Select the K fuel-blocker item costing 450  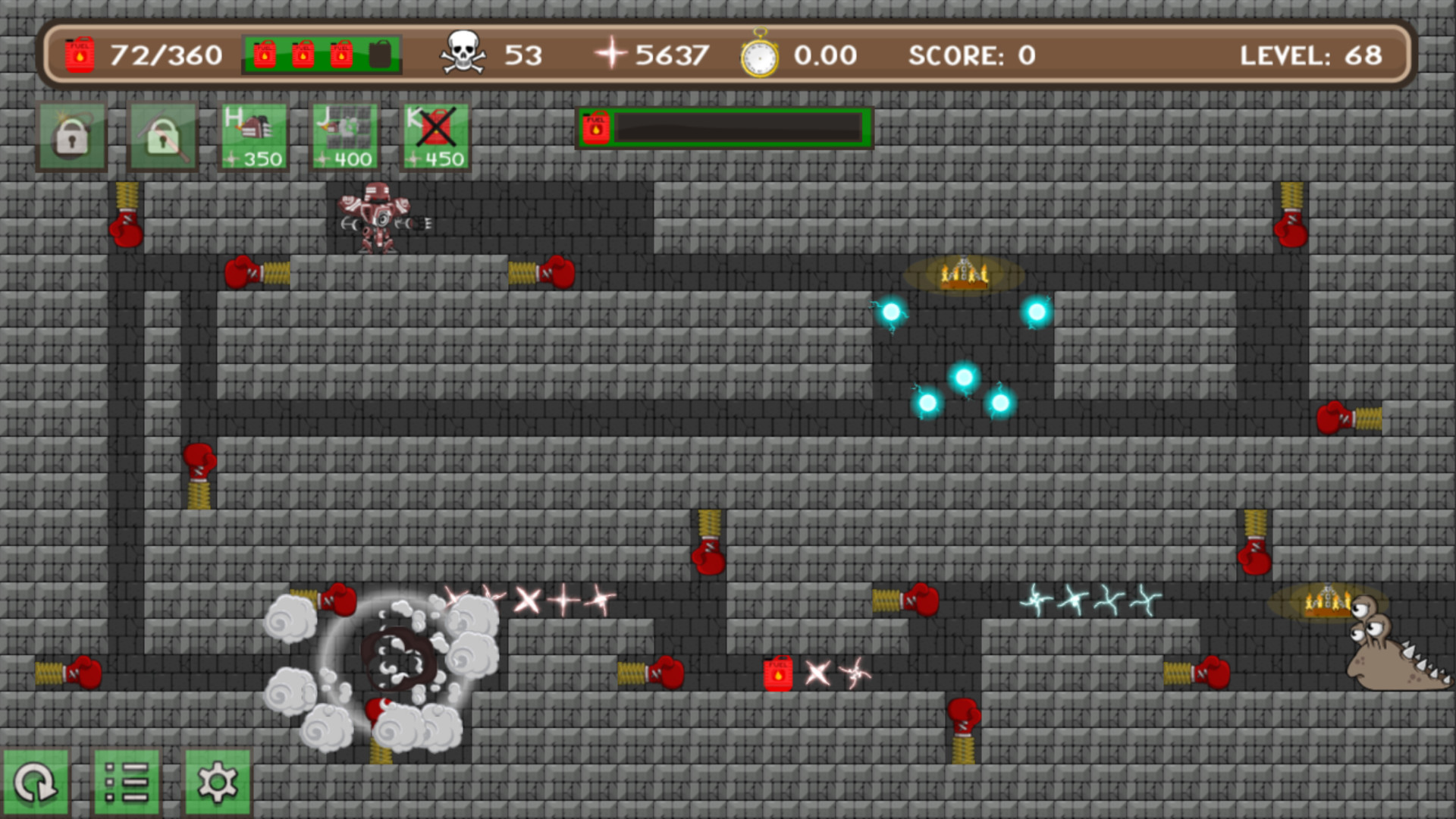pyautogui.click(x=435, y=136)
